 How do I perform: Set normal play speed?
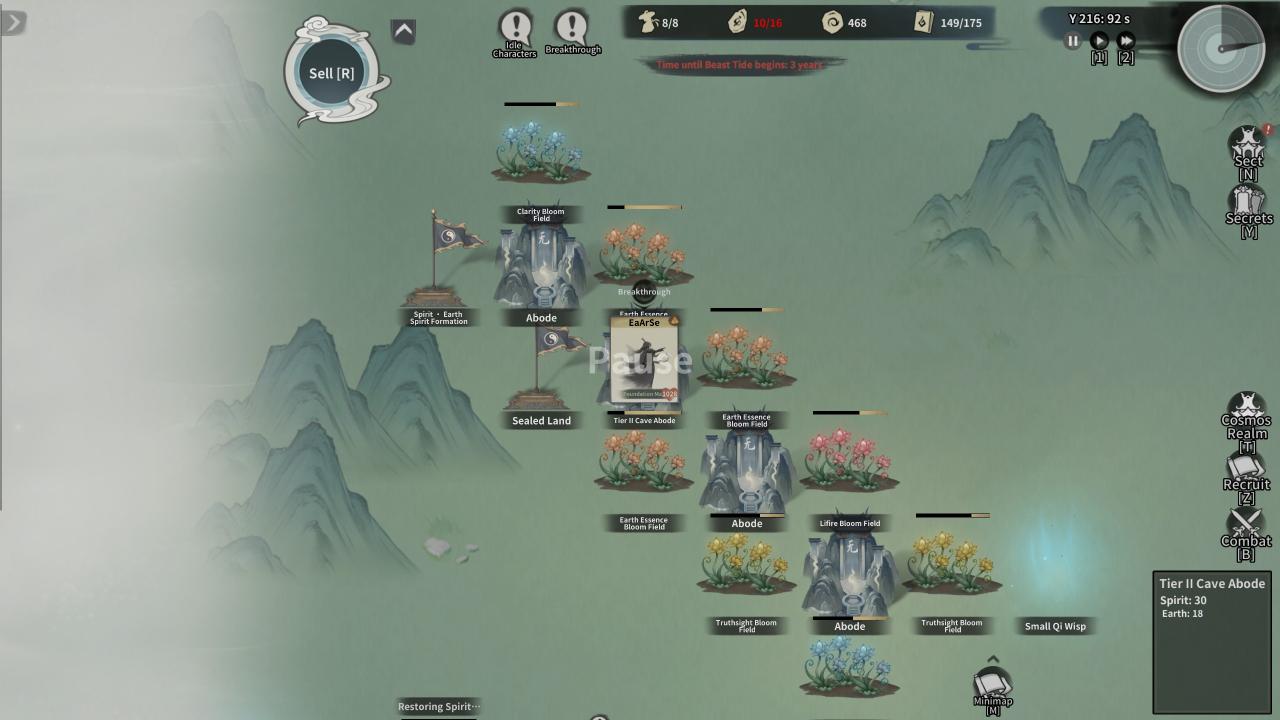tap(1098, 41)
